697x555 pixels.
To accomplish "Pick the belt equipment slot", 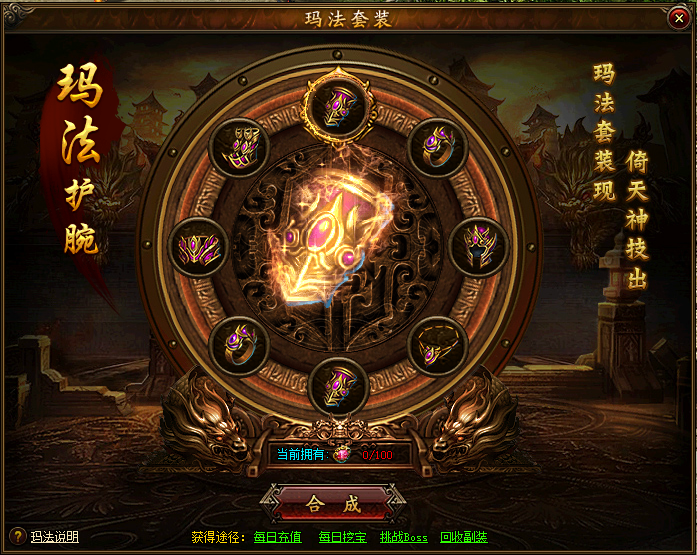I will pos(198,246).
